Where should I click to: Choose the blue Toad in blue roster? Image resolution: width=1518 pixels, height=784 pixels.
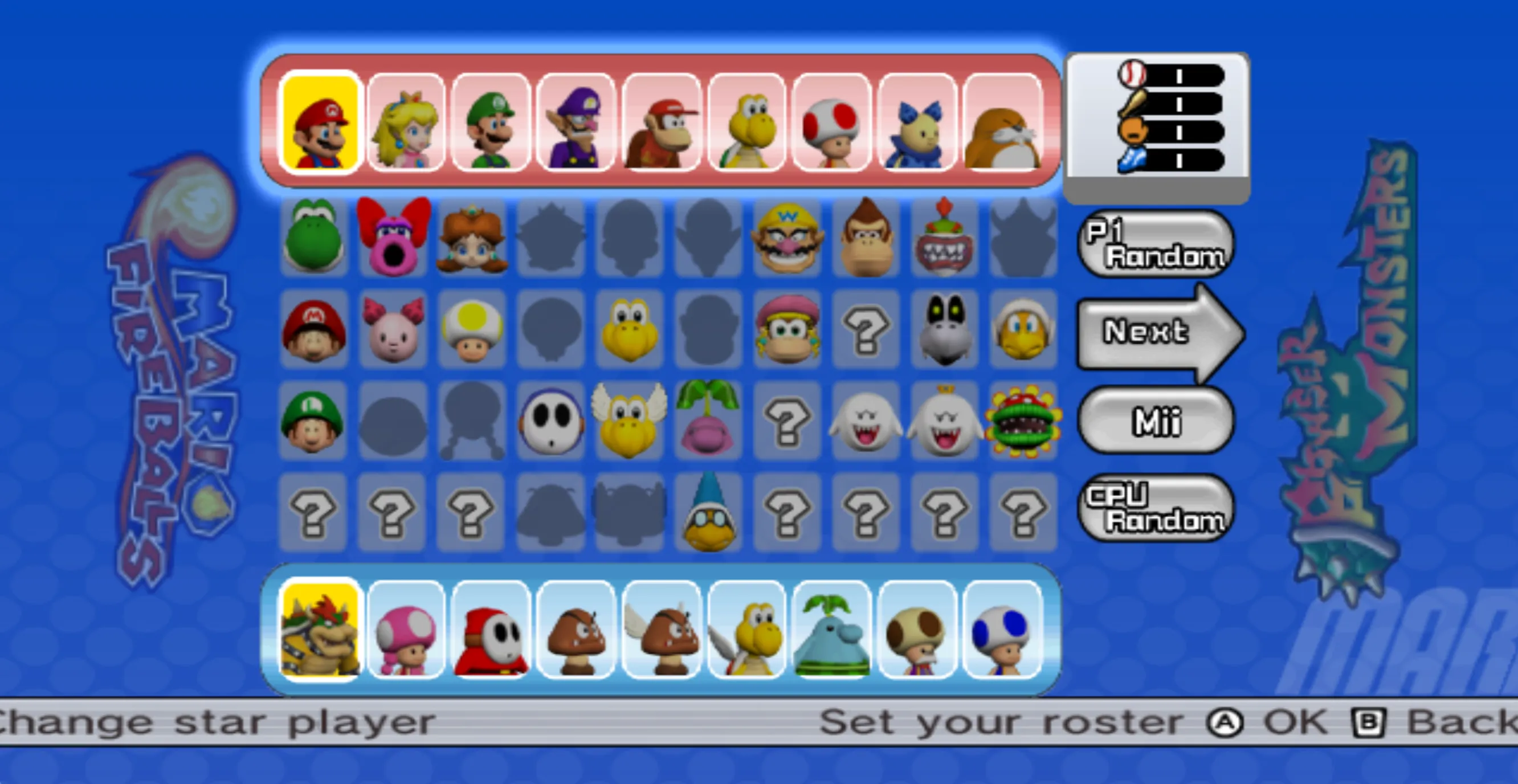pos(1002,629)
